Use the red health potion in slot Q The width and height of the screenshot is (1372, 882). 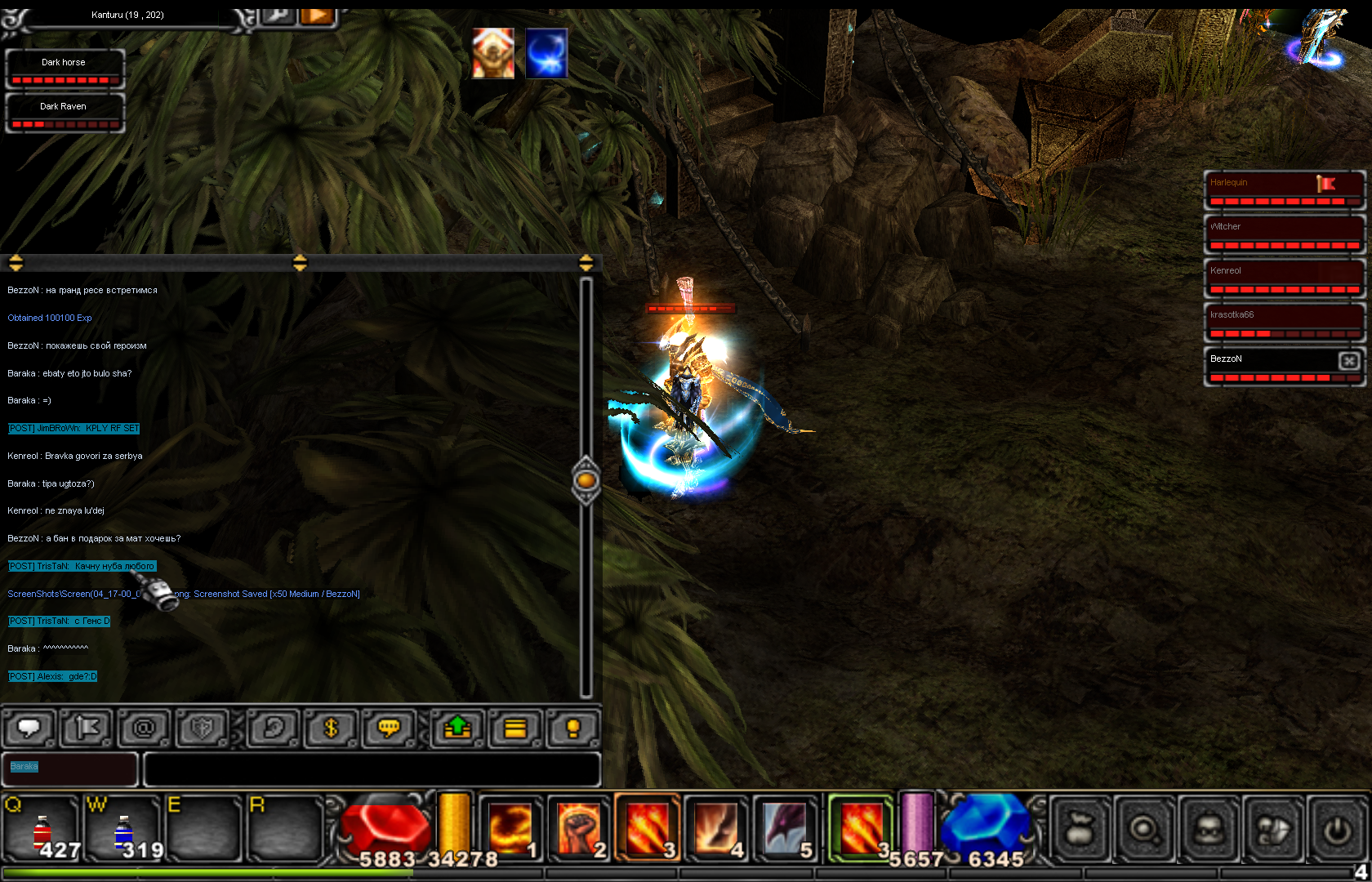pos(42,829)
